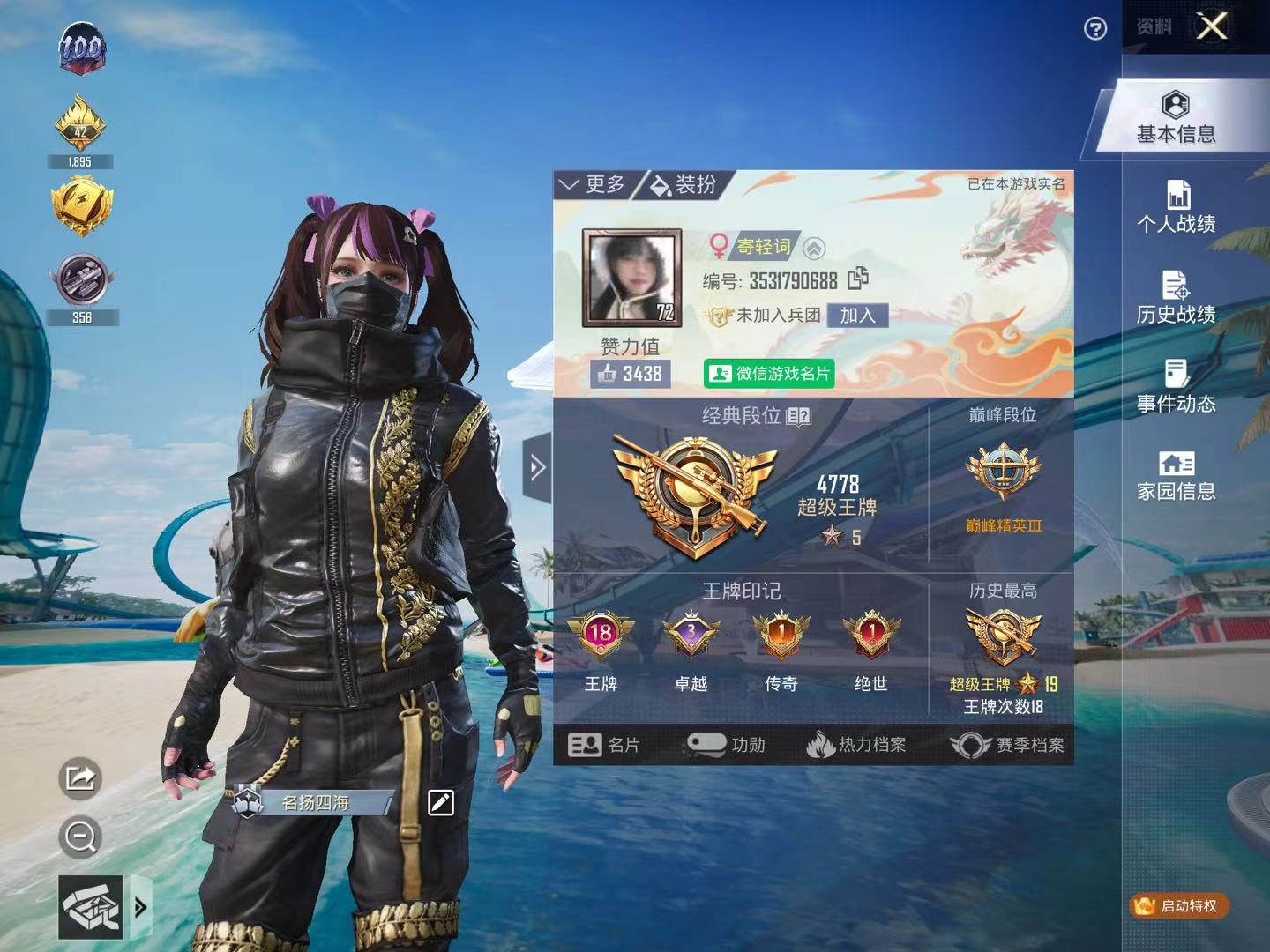Edit the 名扬四海 title
This screenshot has height=952, width=1270.
(440, 802)
